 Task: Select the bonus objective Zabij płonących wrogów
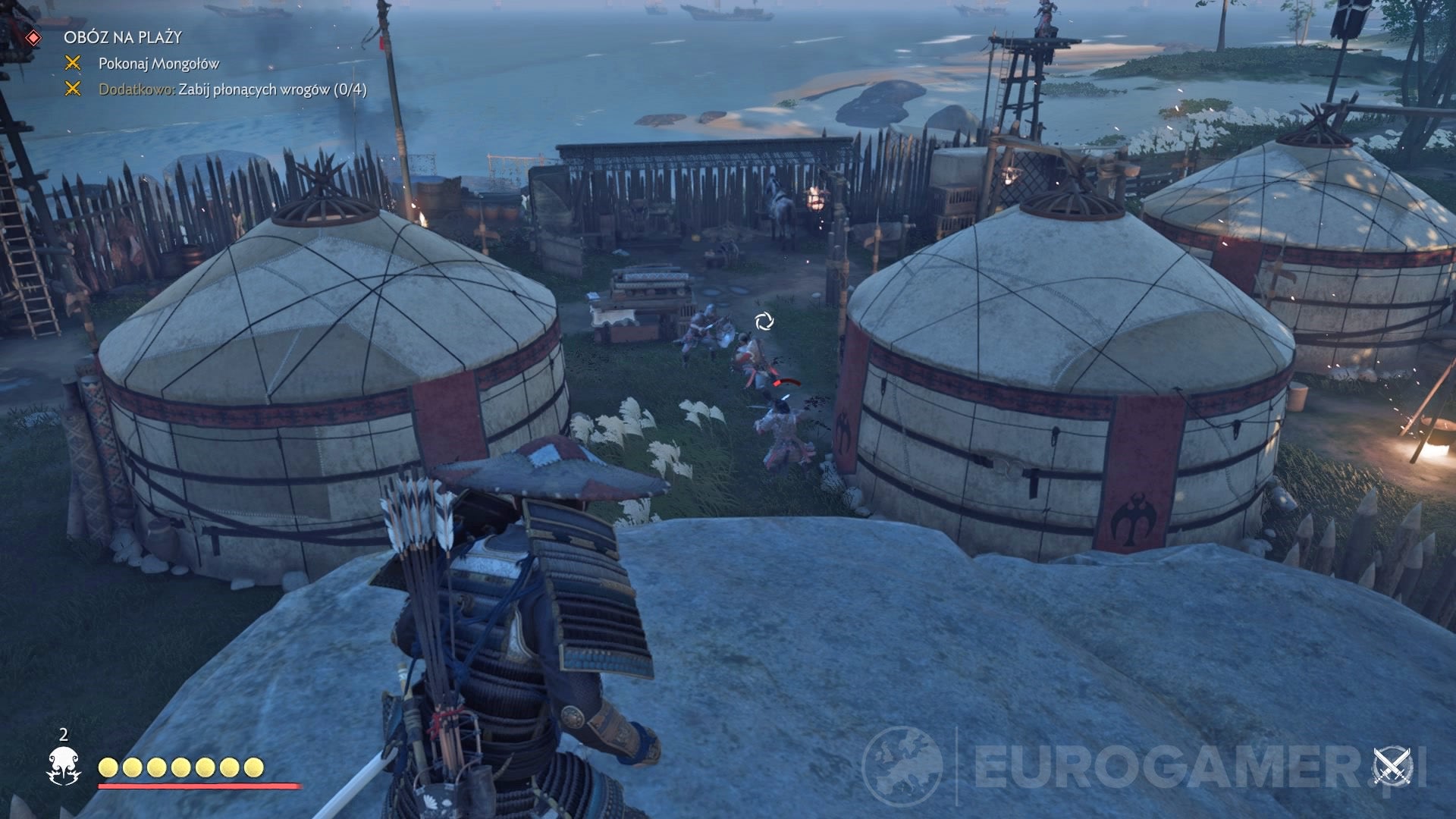point(233,89)
